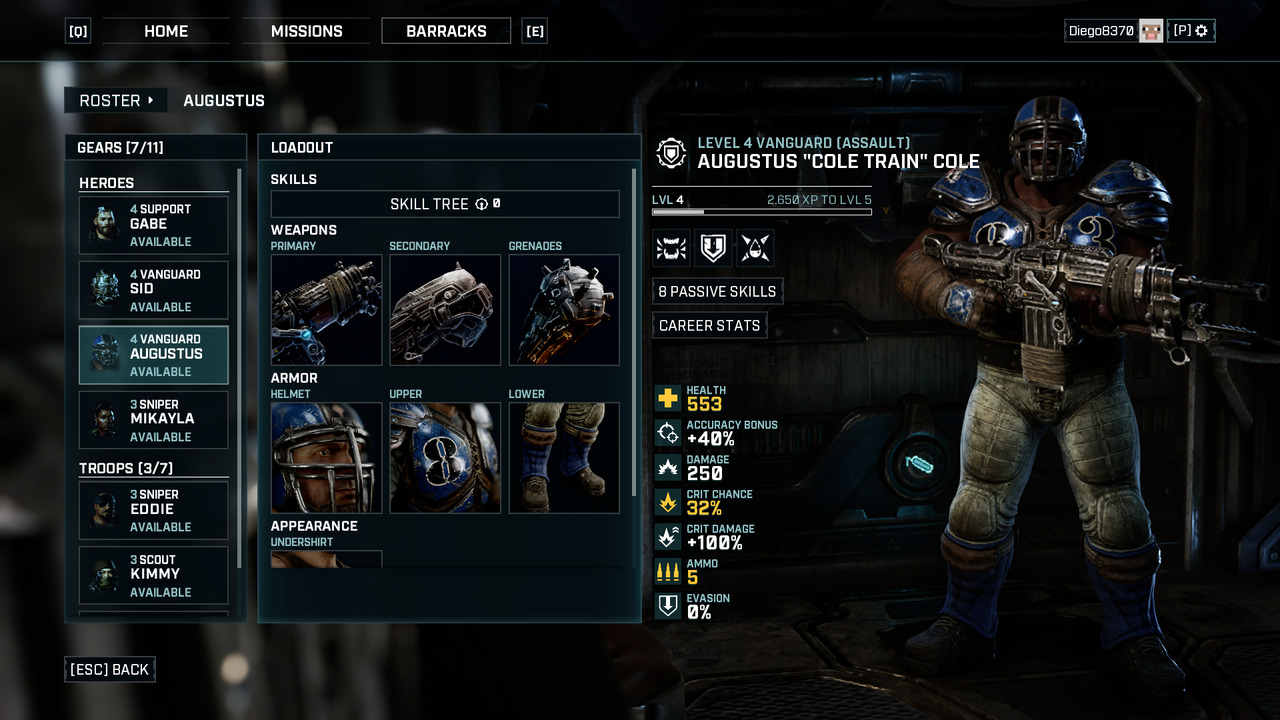Open the Missions tab

pos(306,31)
